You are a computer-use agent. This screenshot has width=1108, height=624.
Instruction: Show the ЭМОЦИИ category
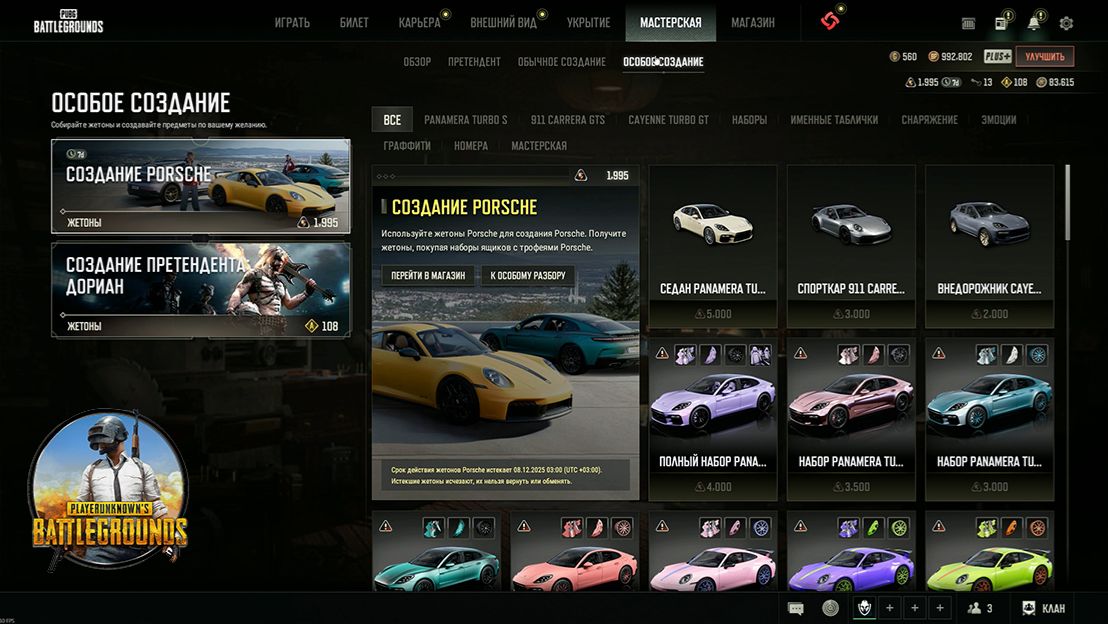click(998, 120)
